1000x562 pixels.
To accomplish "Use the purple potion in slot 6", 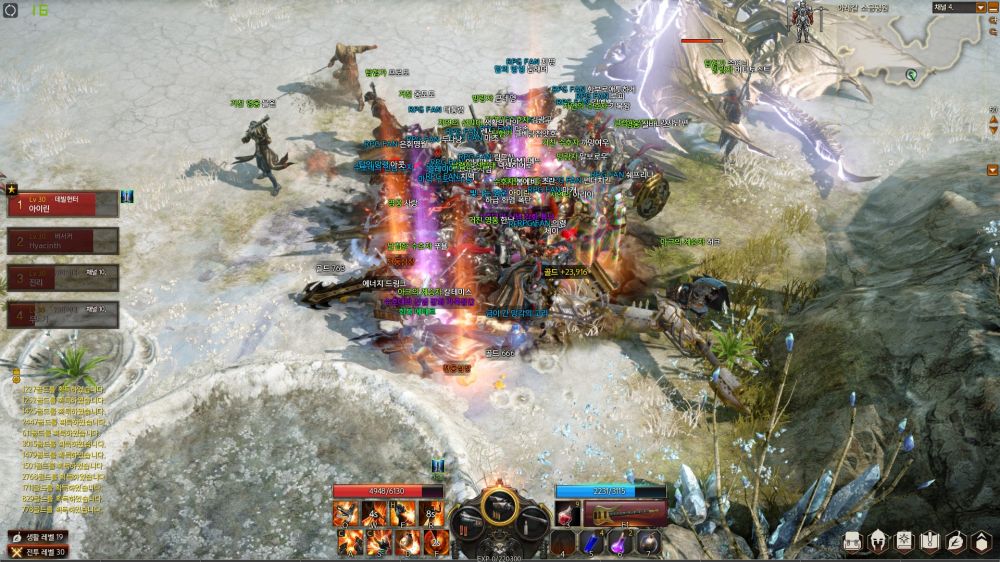I will pos(618,541).
